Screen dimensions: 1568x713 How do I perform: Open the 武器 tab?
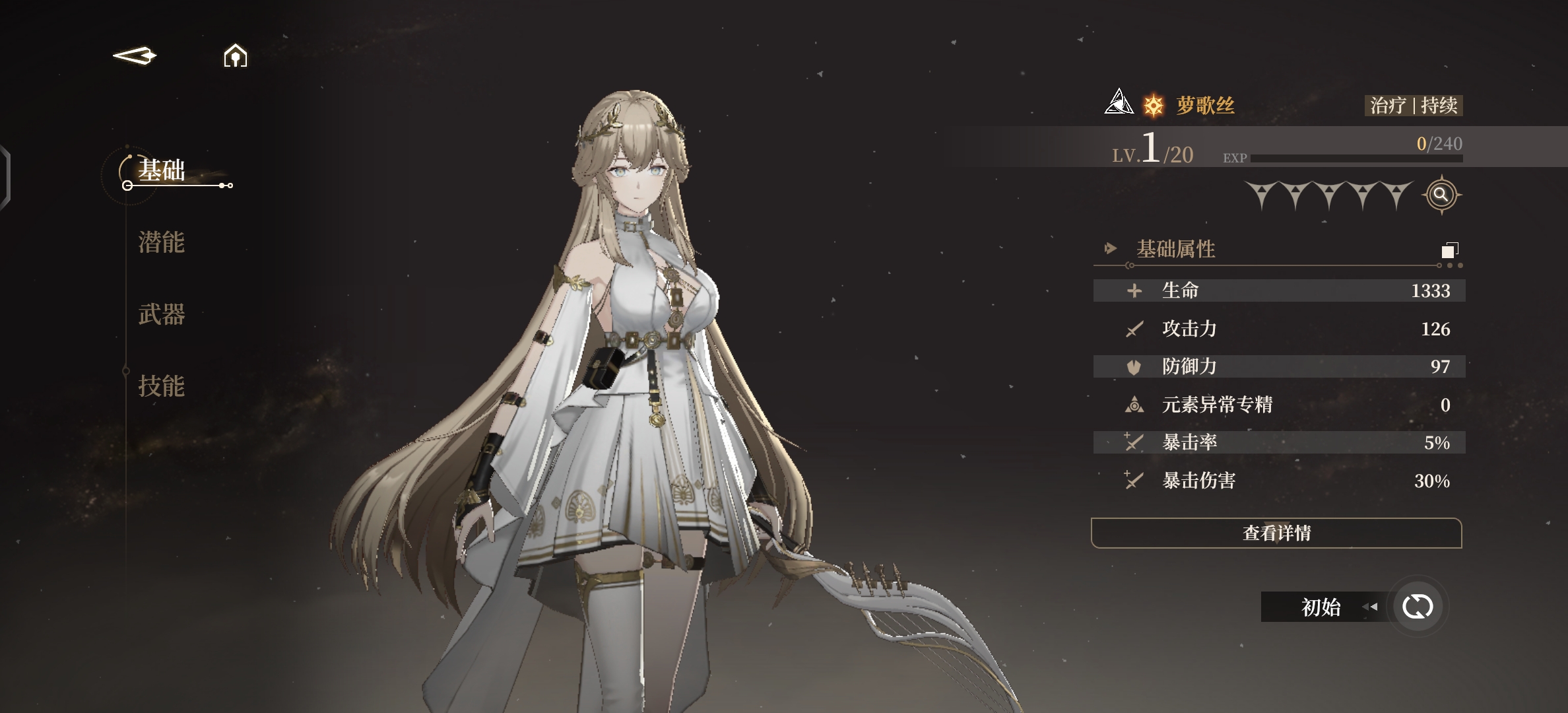pos(162,314)
